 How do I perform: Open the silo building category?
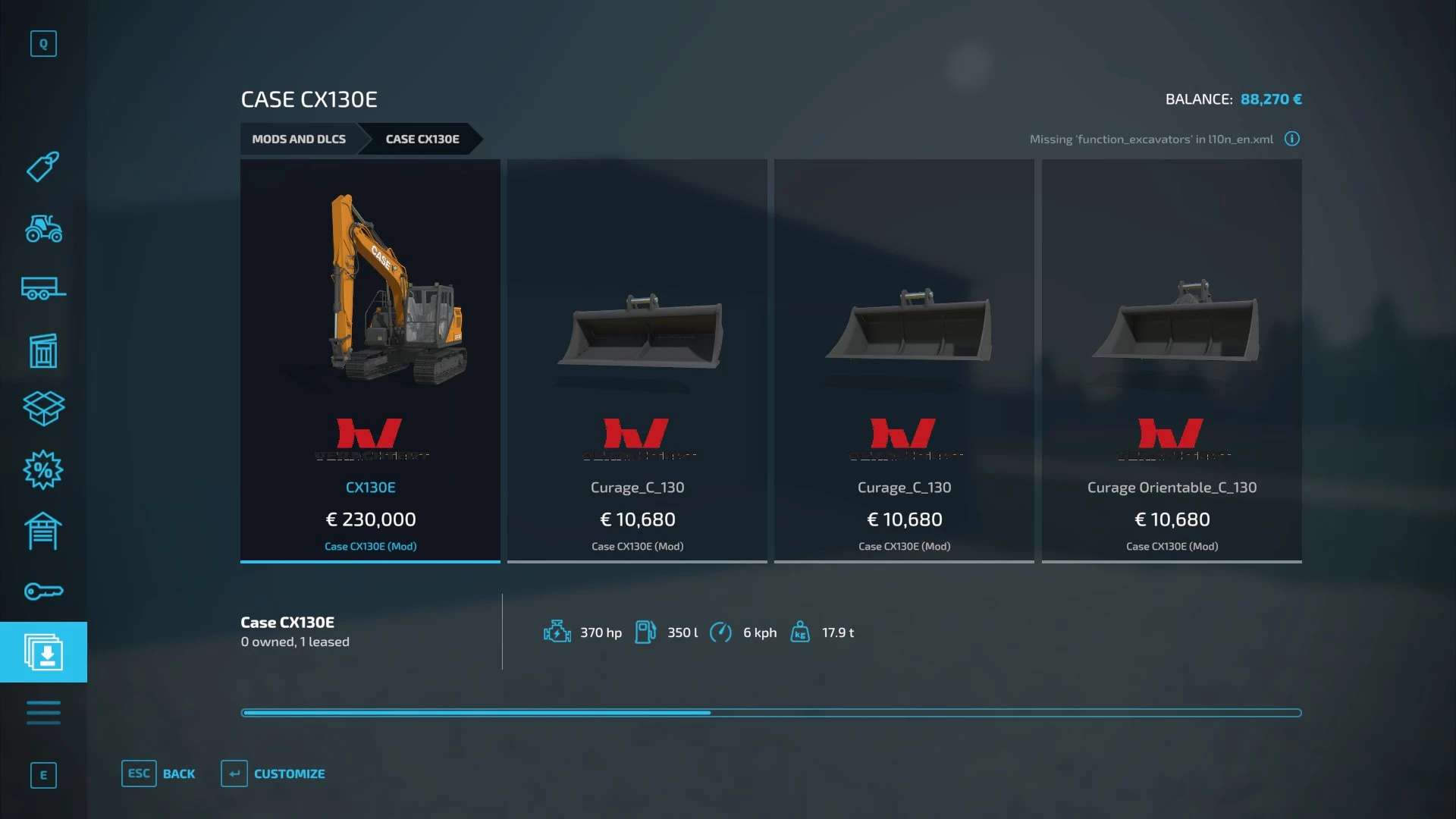[x=43, y=350]
